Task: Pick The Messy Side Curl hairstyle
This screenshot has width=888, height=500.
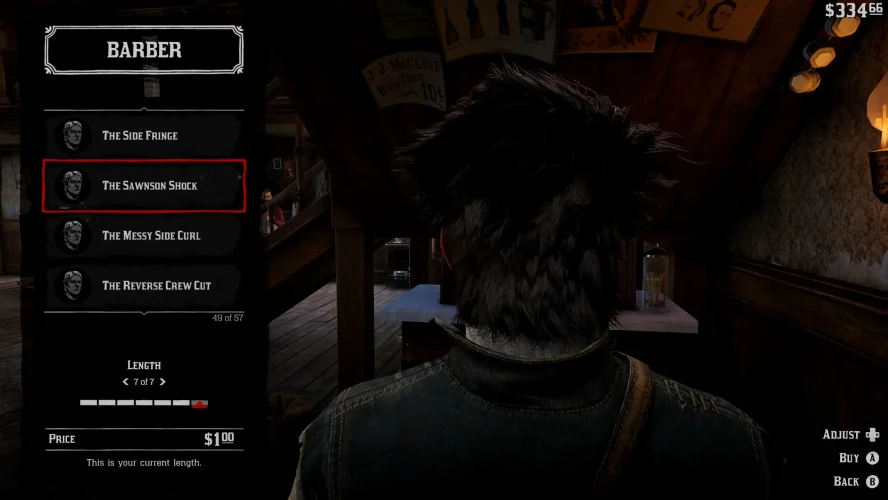Action: point(144,236)
